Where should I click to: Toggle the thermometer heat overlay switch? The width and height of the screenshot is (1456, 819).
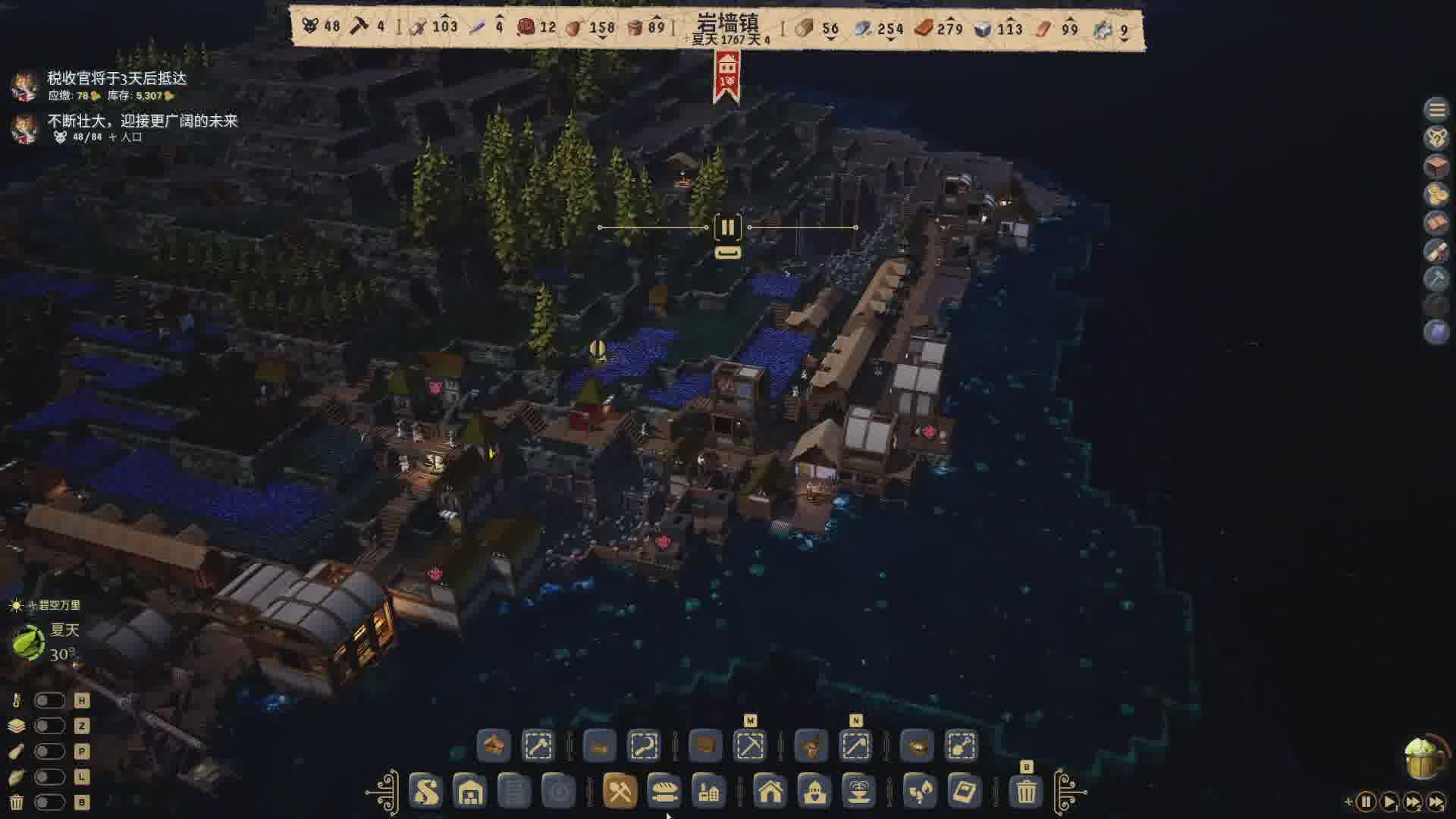point(49,701)
